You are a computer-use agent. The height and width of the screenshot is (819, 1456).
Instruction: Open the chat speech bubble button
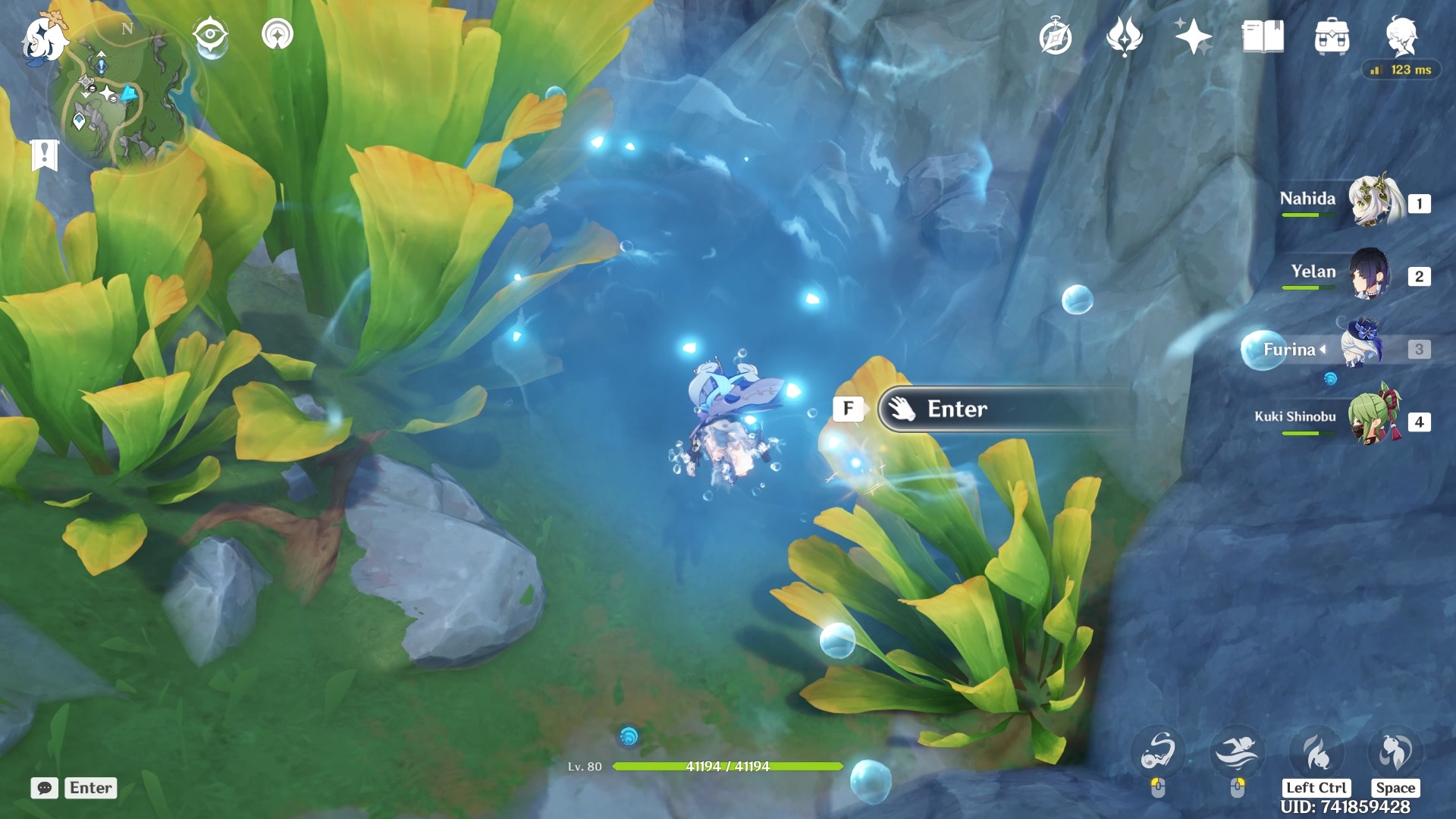pyautogui.click(x=45, y=788)
